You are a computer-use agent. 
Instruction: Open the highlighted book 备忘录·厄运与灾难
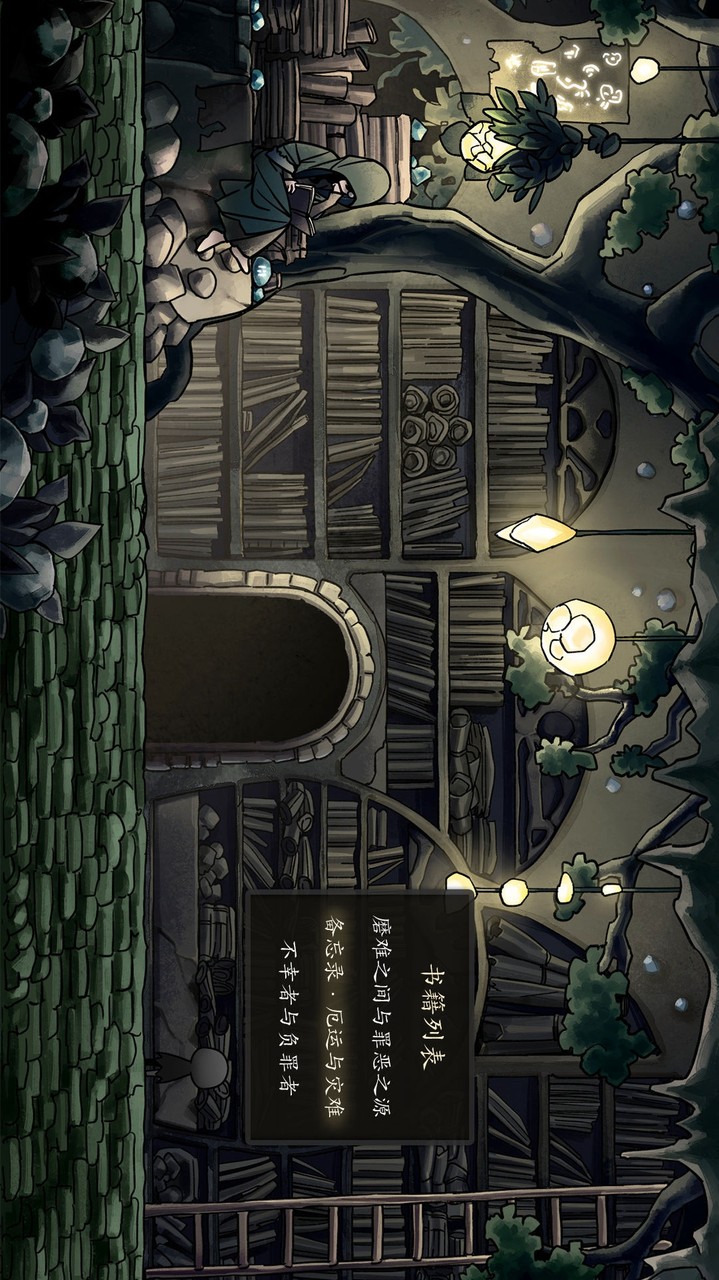(x=332, y=1012)
